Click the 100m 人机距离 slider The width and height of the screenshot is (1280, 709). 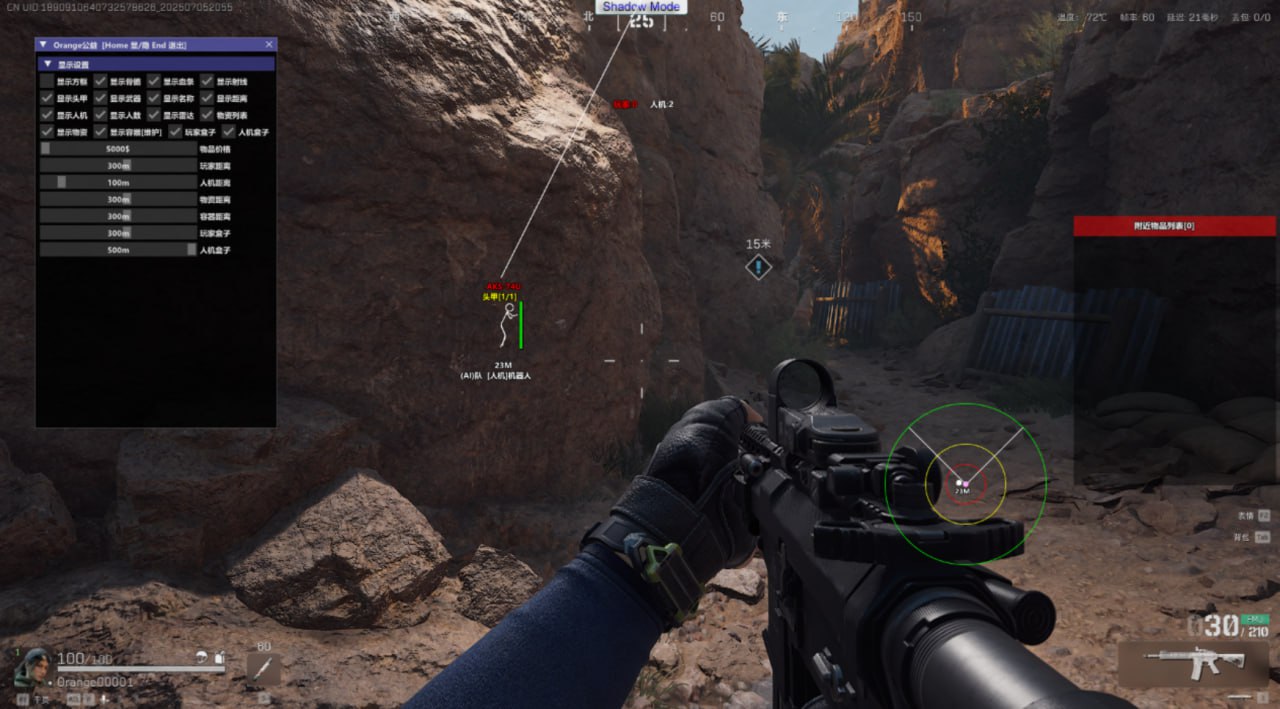tap(118, 183)
